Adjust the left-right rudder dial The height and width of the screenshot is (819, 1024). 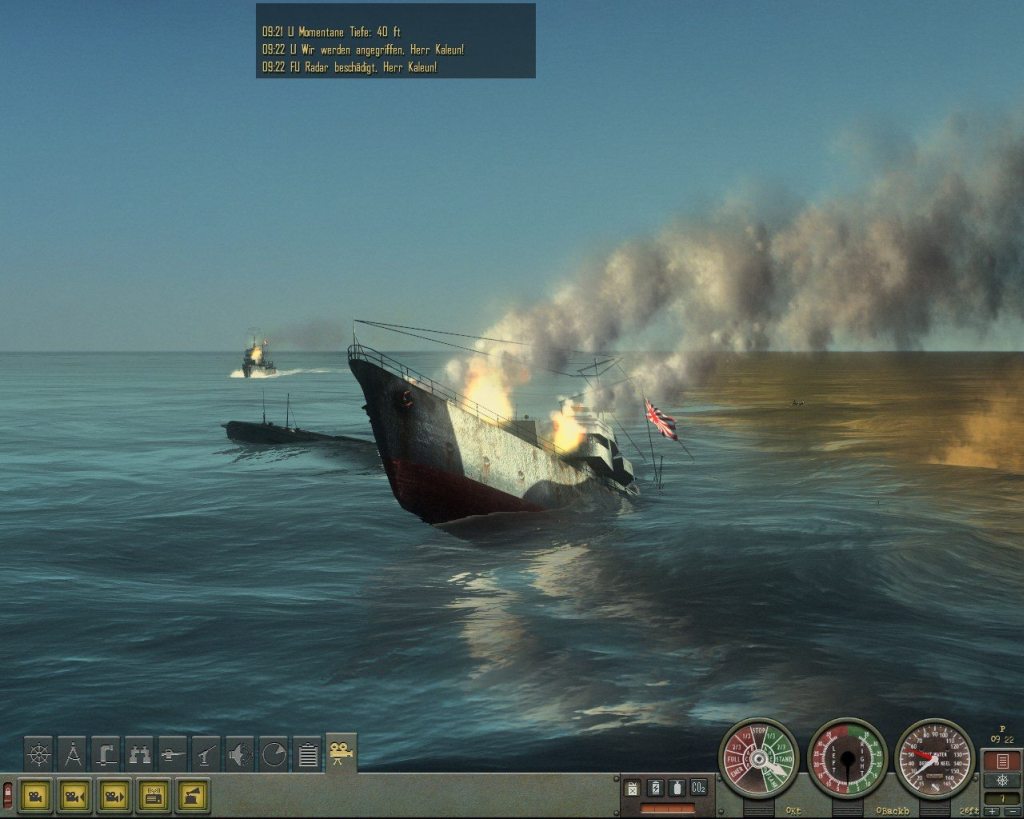(847, 759)
